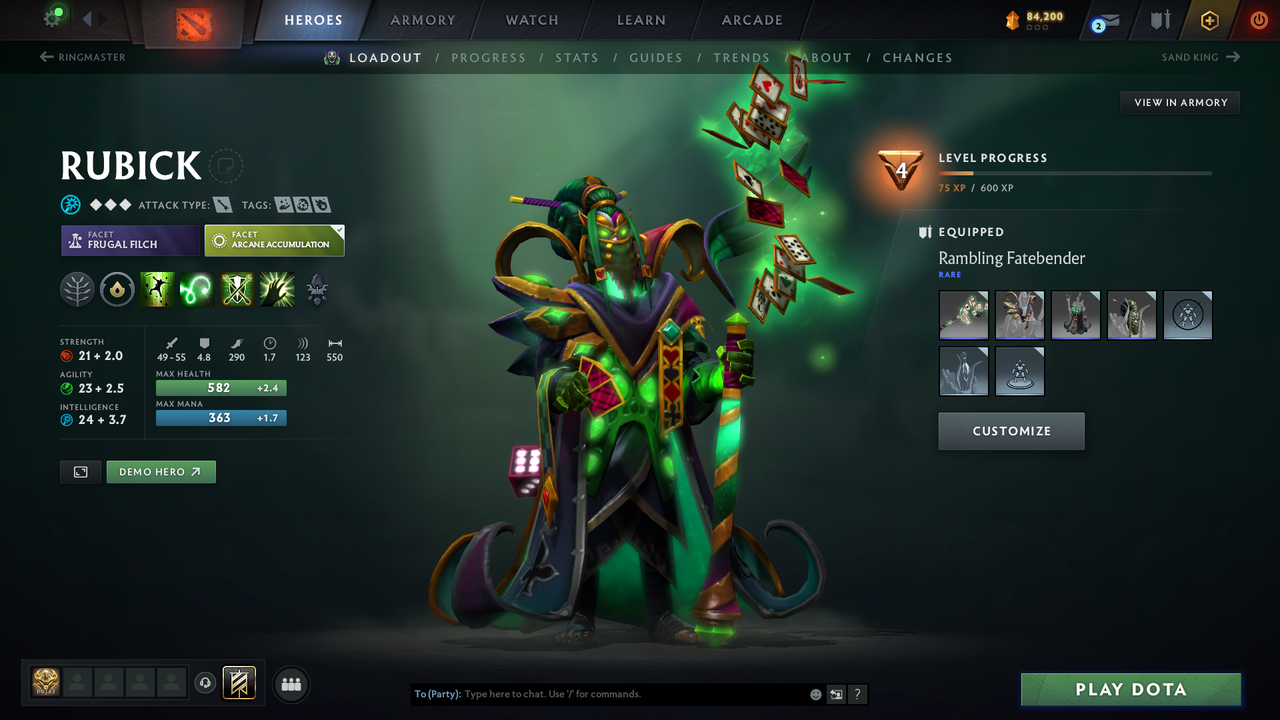The image size is (1280, 720).
Task: Click the level 4 progress bar
Action: coord(1075,171)
